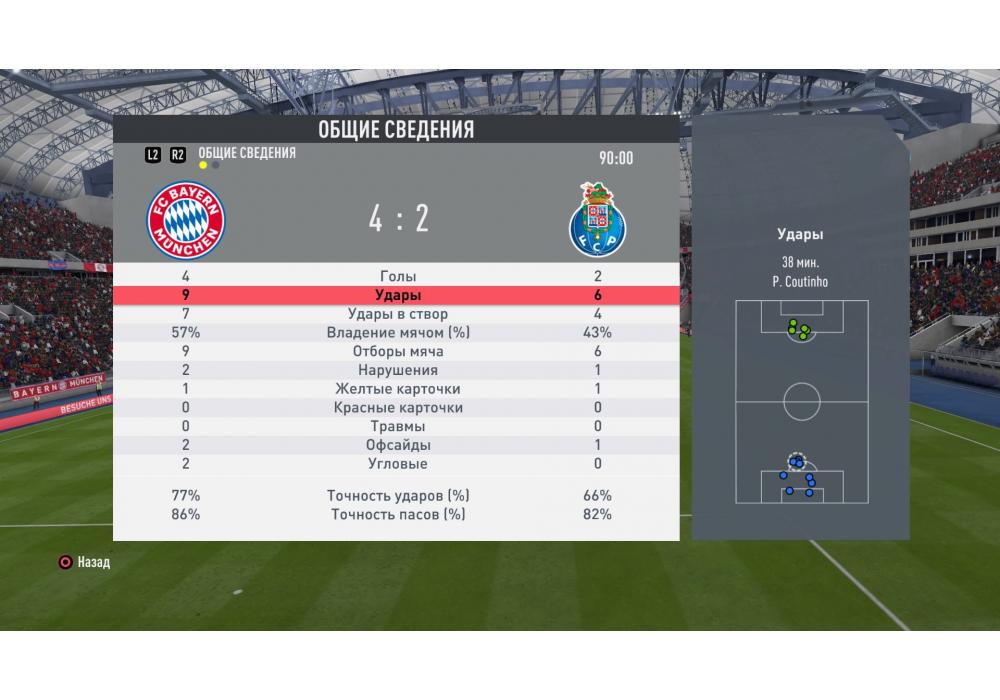
Task: Select the Точность ударов (%) row
Action: pyautogui.click(x=398, y=495)
